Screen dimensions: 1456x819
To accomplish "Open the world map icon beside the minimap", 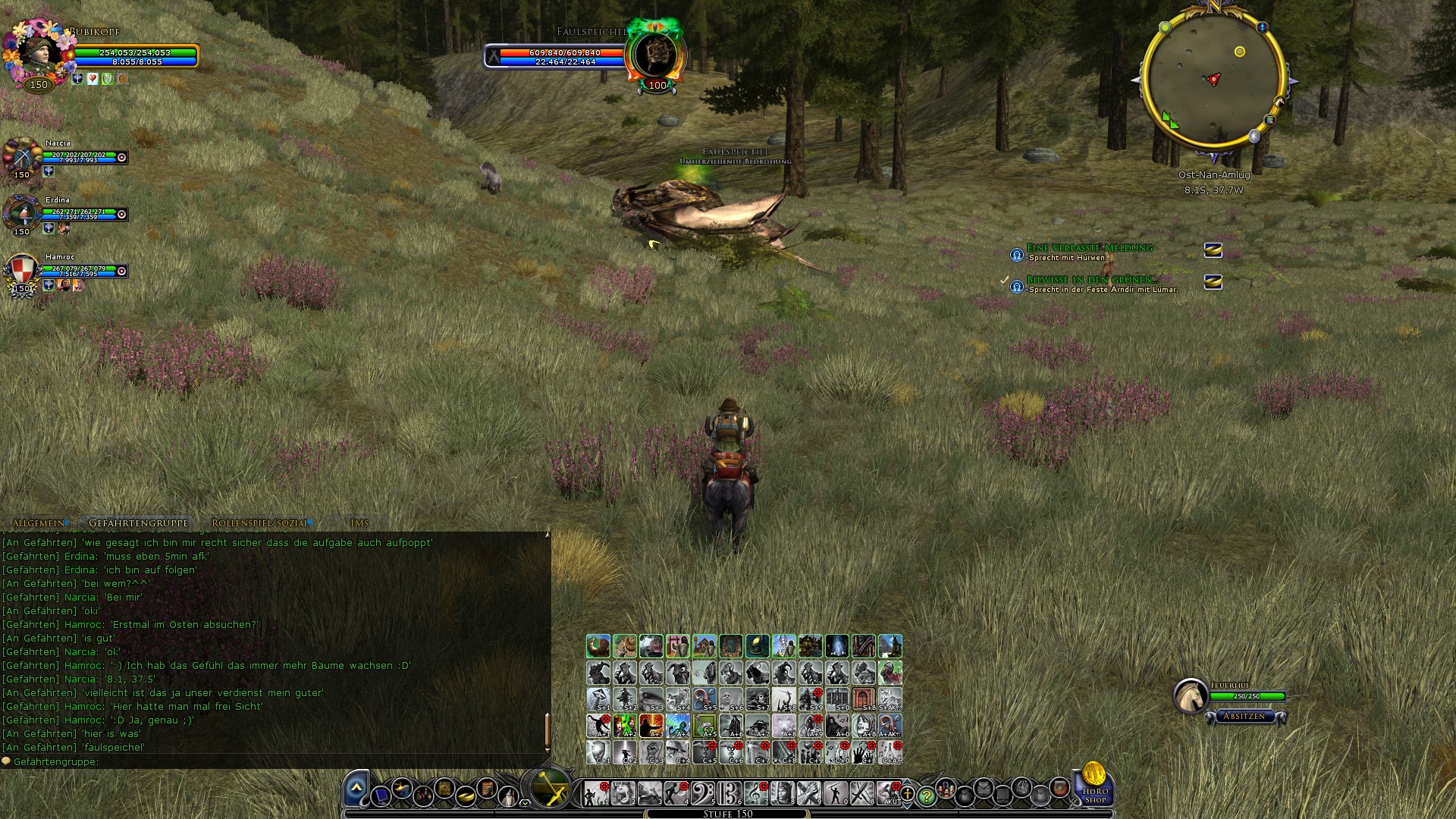I will [x=1269, y=121].
